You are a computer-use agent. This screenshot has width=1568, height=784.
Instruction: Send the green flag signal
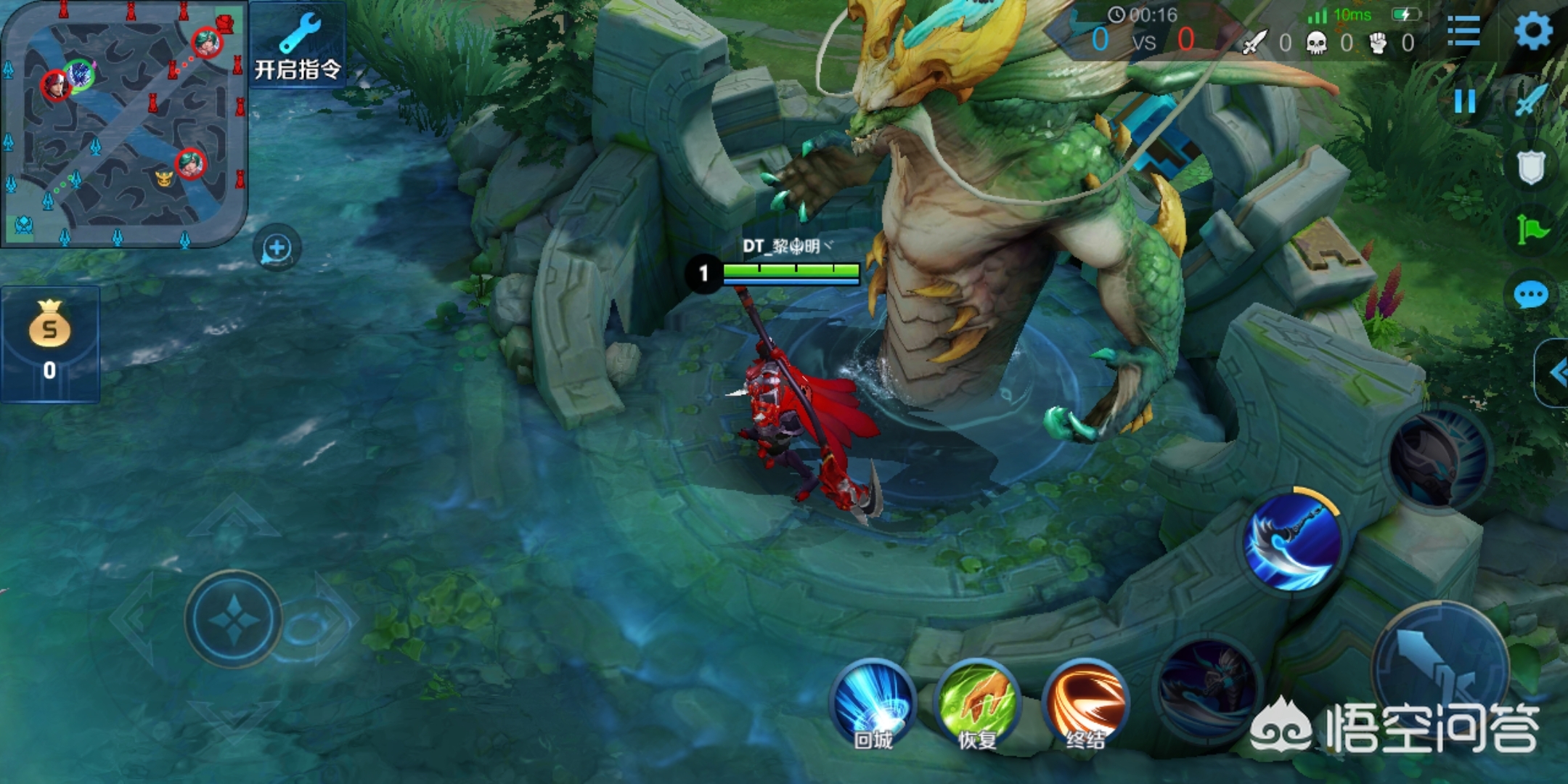click(1532, 230)
